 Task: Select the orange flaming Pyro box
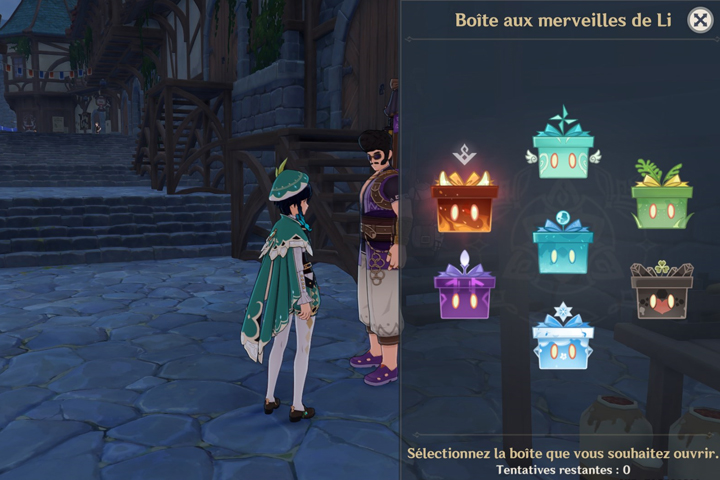pos(465,204)
